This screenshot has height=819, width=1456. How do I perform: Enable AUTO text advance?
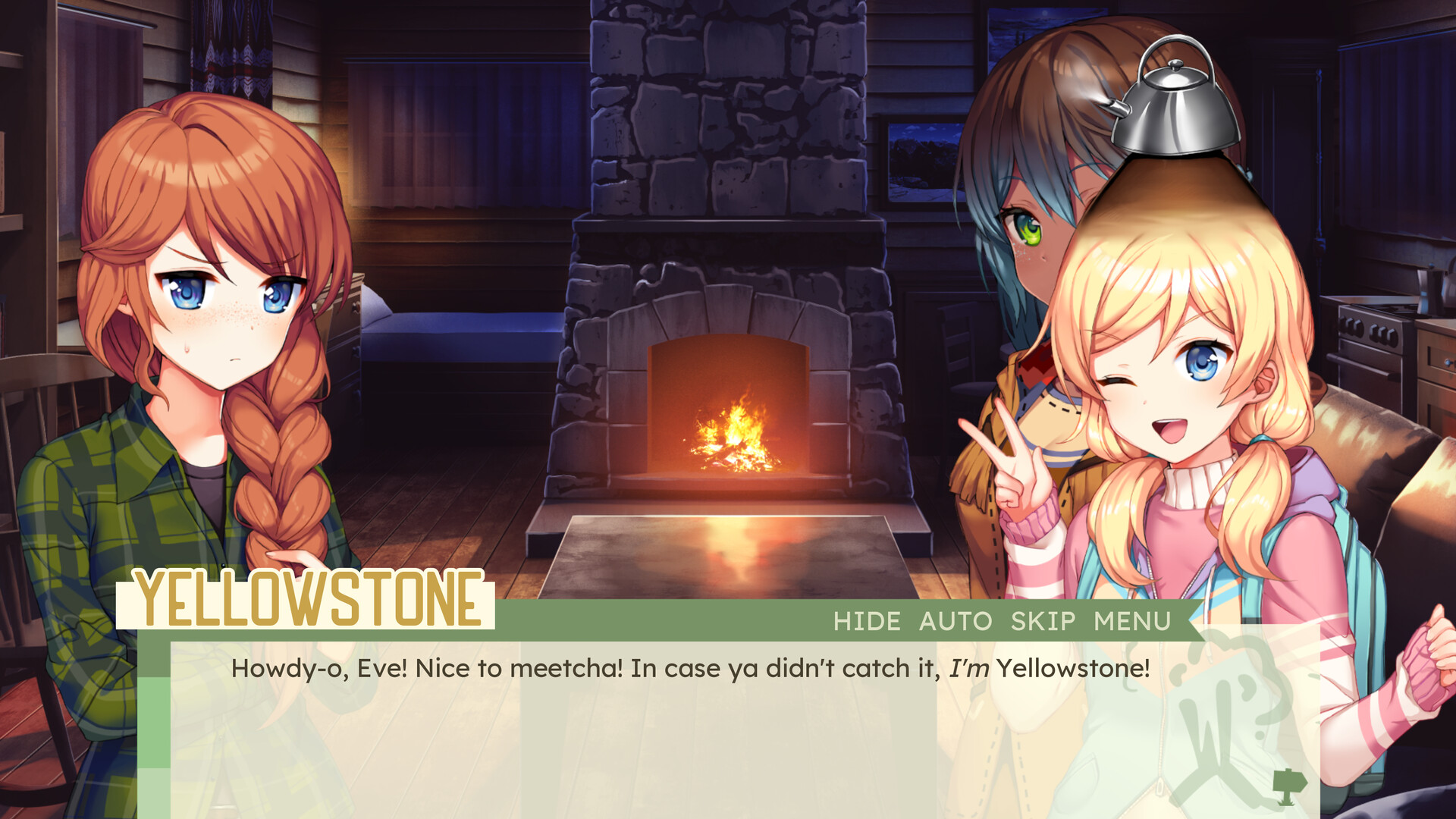point(955,621)
